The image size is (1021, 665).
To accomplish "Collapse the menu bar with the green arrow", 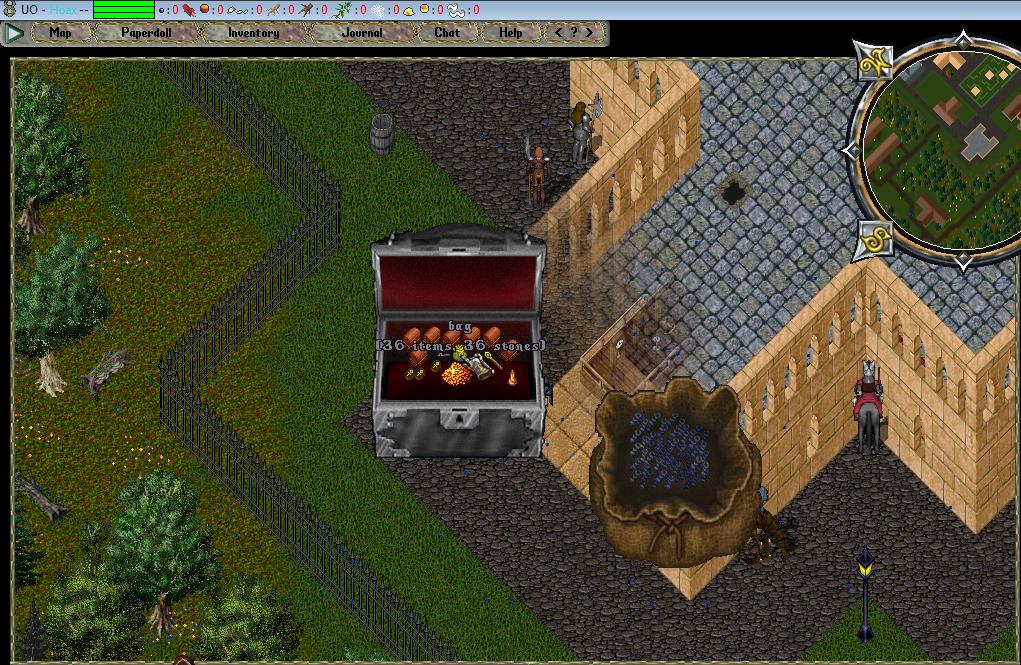I will (14, 32).
